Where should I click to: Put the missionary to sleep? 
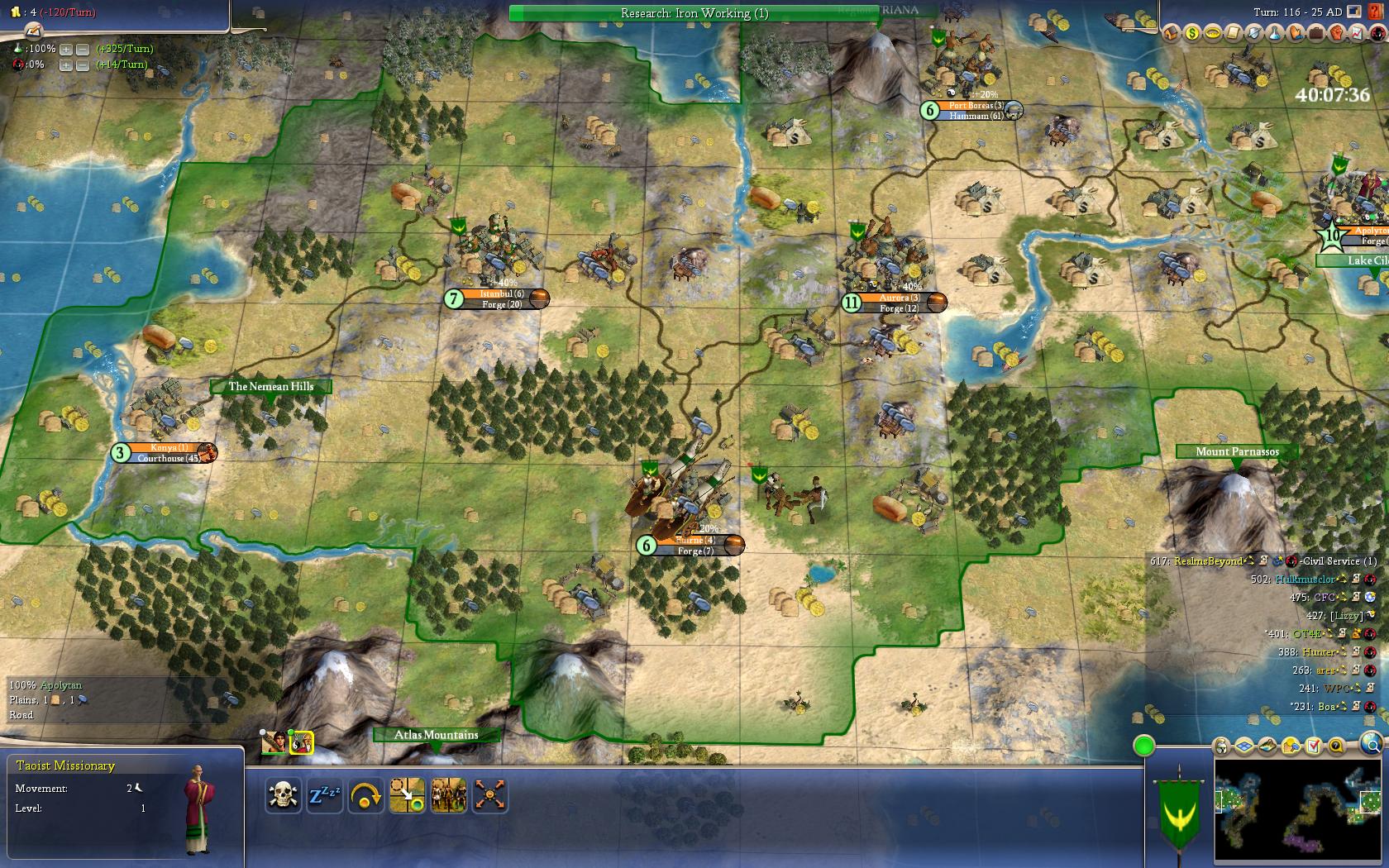tap(324, 796)
